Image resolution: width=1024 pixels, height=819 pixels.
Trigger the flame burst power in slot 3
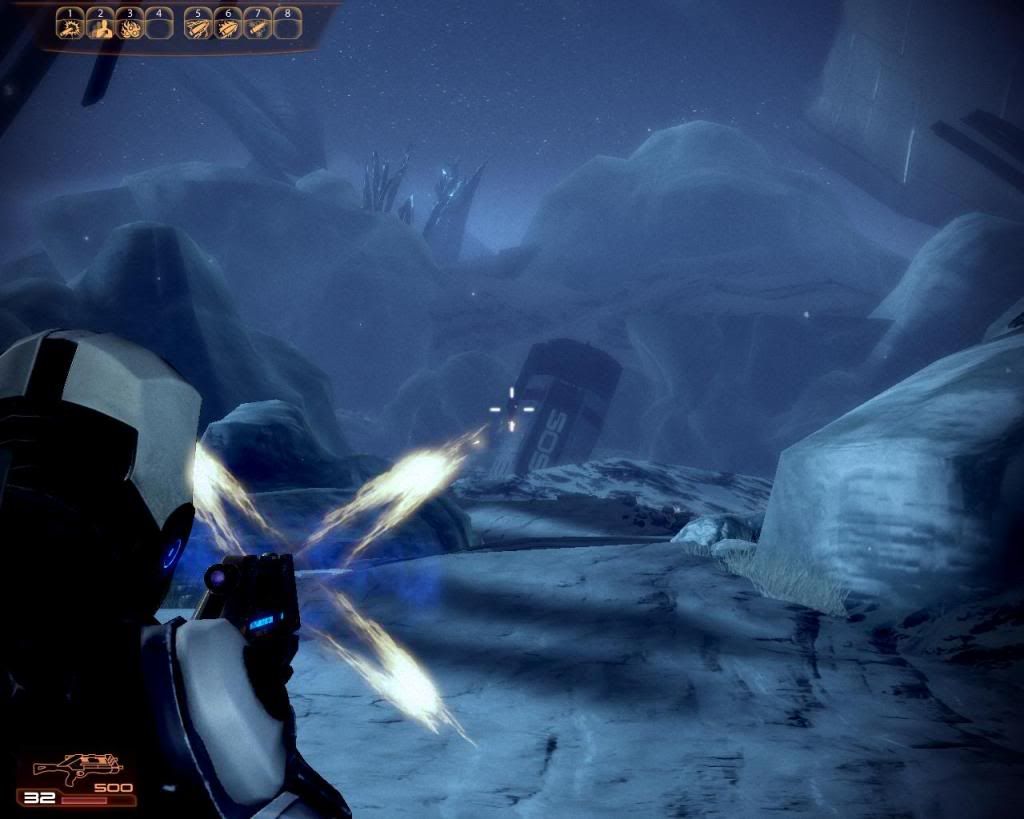click(129, 28)
